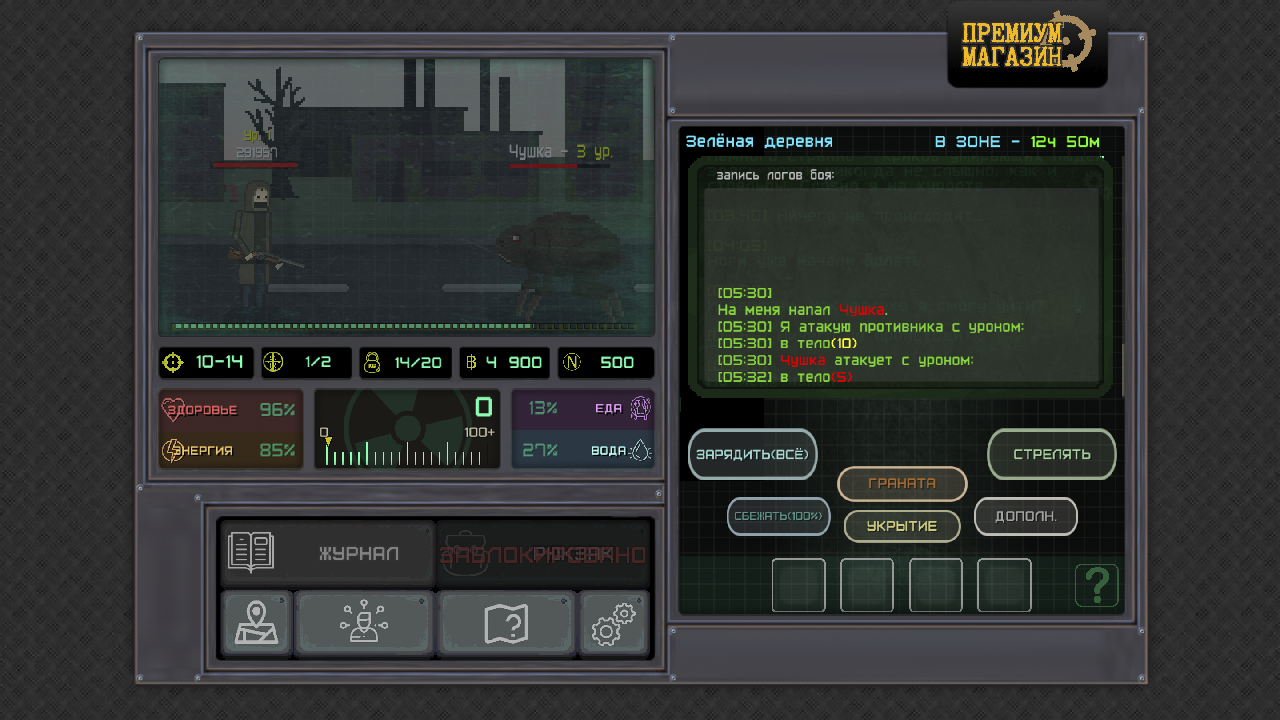Open the ПРЕМИУМ МАГАЗИН store emblem
The height and width of the screenshot is (720, 1280).
pyautogui.click(x=1026, y=44)
